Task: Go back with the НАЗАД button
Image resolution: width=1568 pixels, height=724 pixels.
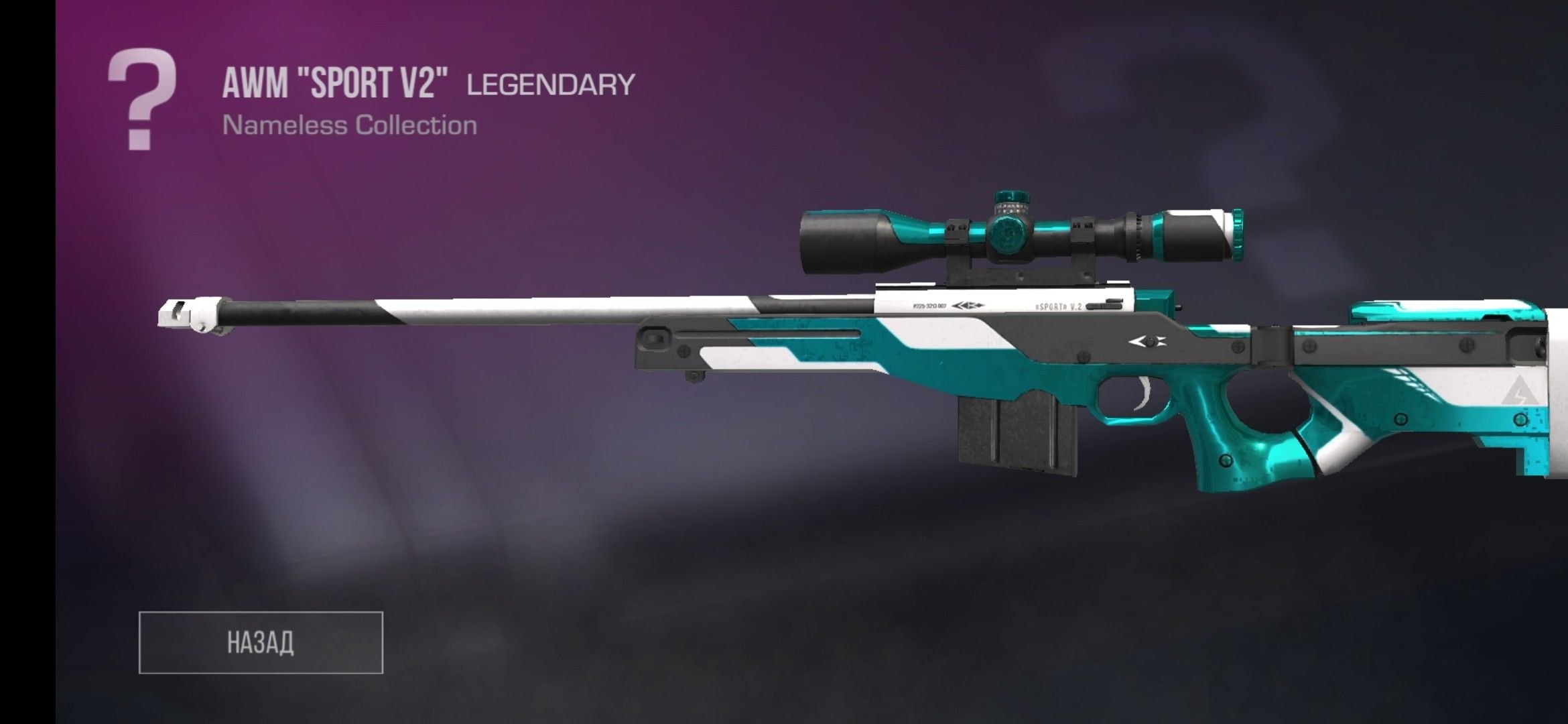Action: [261, 642]
